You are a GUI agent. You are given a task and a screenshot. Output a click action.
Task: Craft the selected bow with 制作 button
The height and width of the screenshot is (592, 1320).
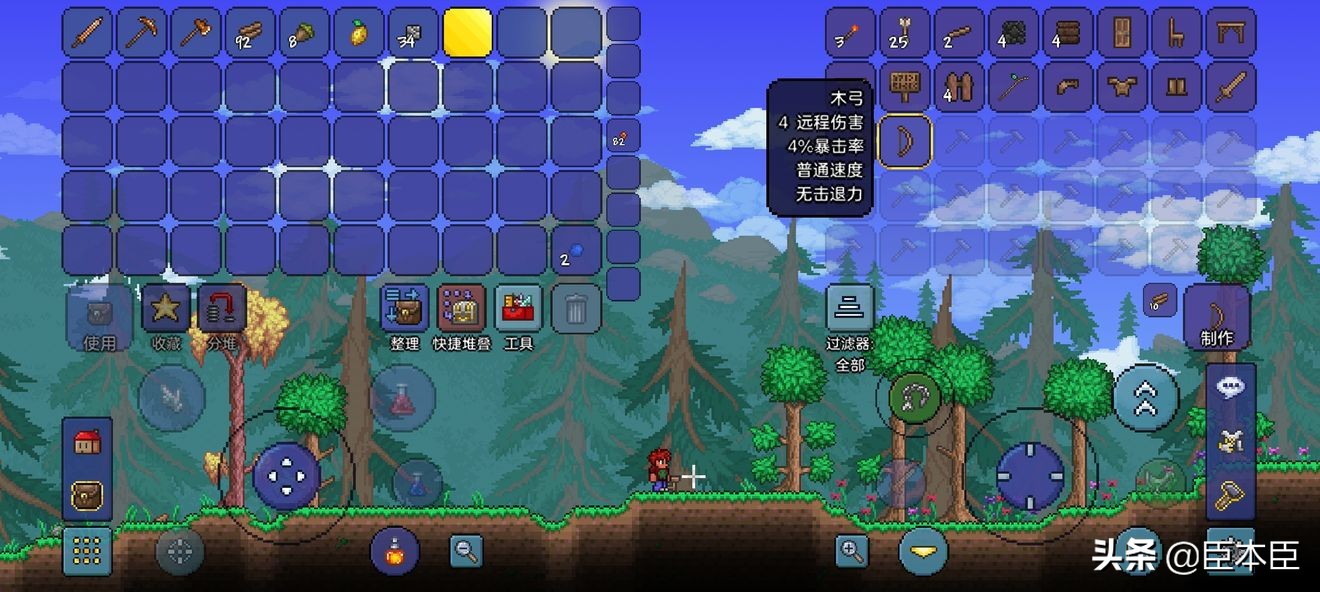click(x=1216, y=316)
